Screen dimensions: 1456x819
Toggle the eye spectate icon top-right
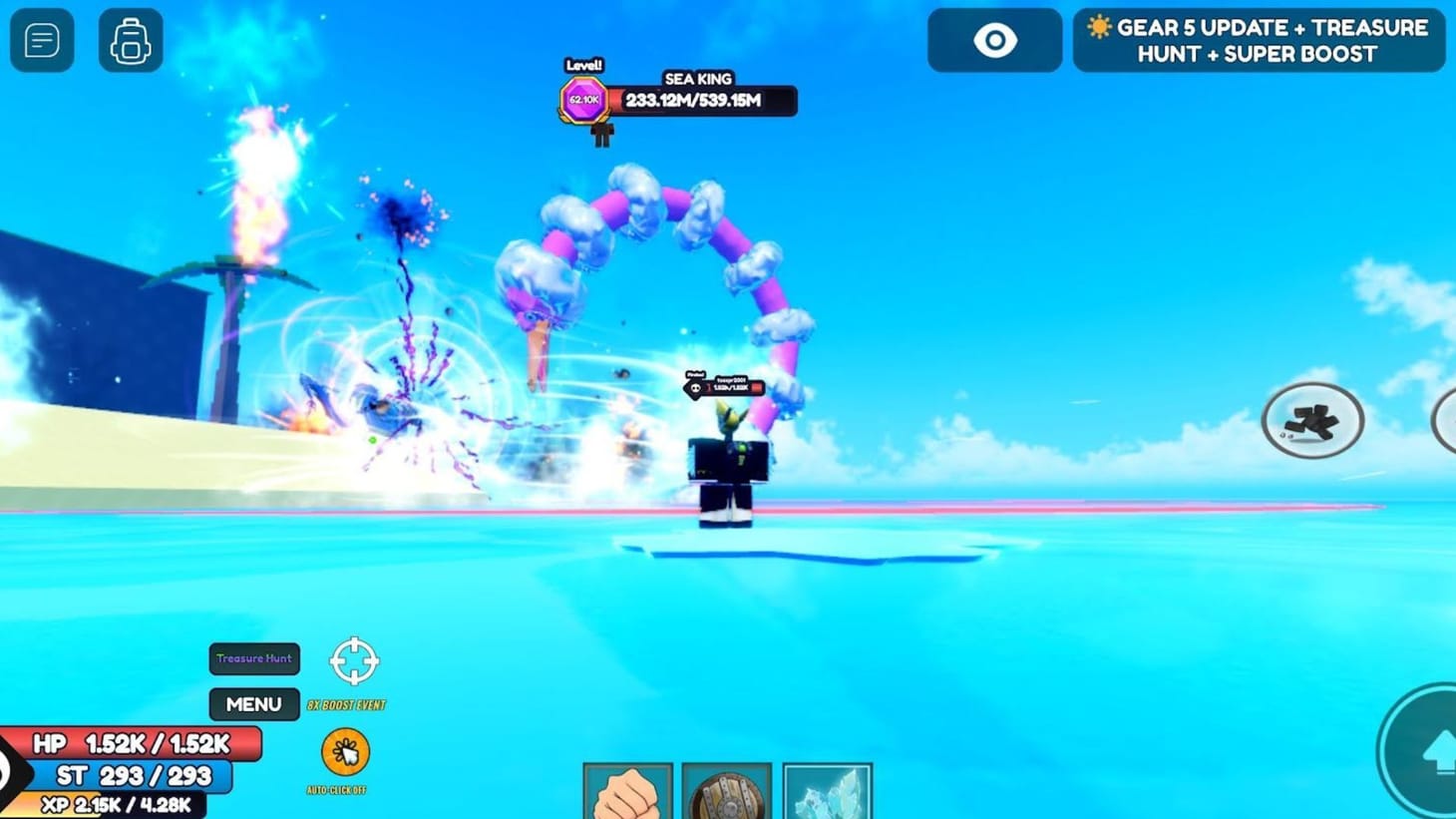tap(993, 40)
